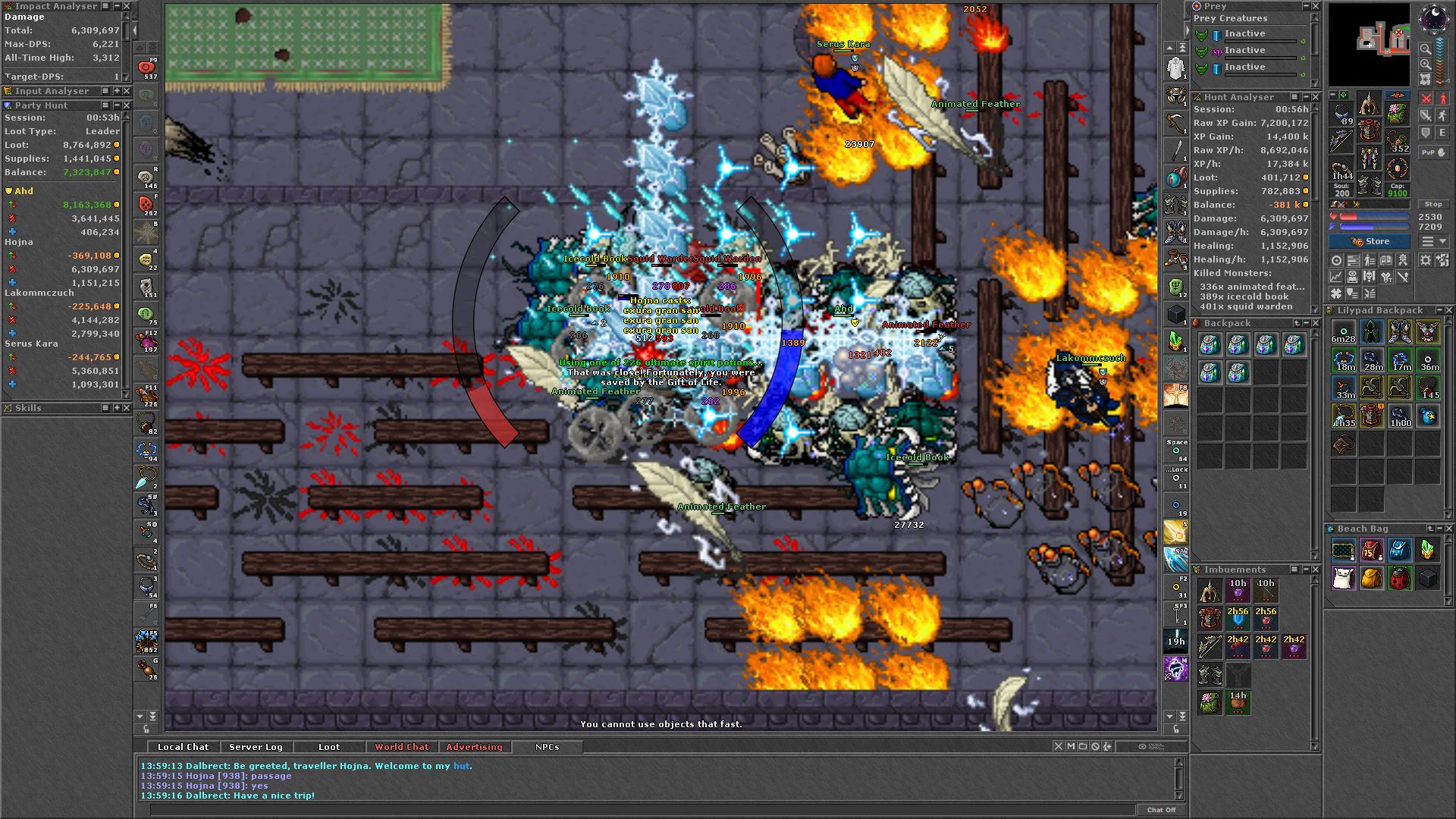Close the Beach Bag window
This screenshot has height=819, width=1456.
click(1448, 529)
